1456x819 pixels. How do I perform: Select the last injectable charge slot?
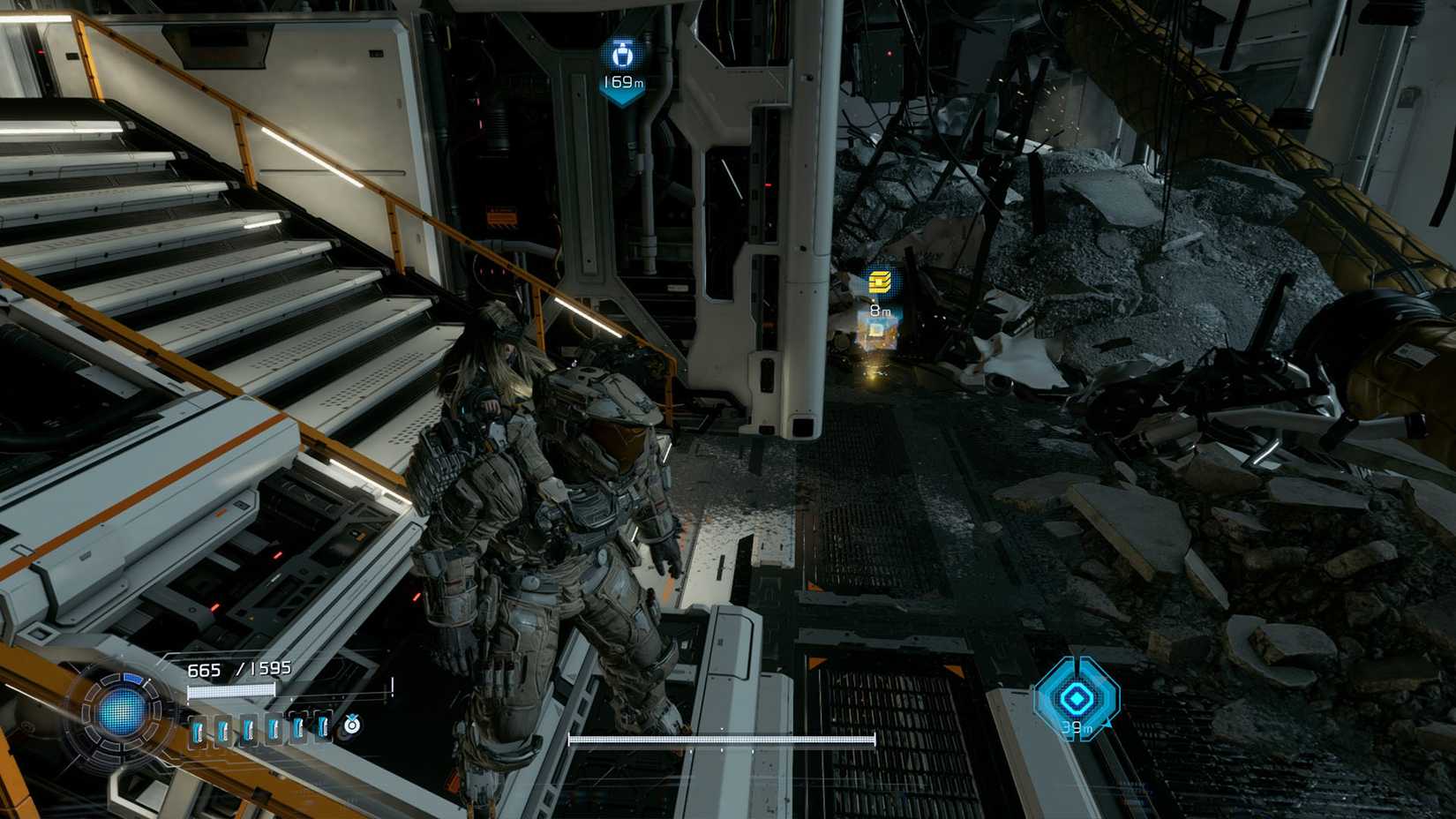point(321,729)
